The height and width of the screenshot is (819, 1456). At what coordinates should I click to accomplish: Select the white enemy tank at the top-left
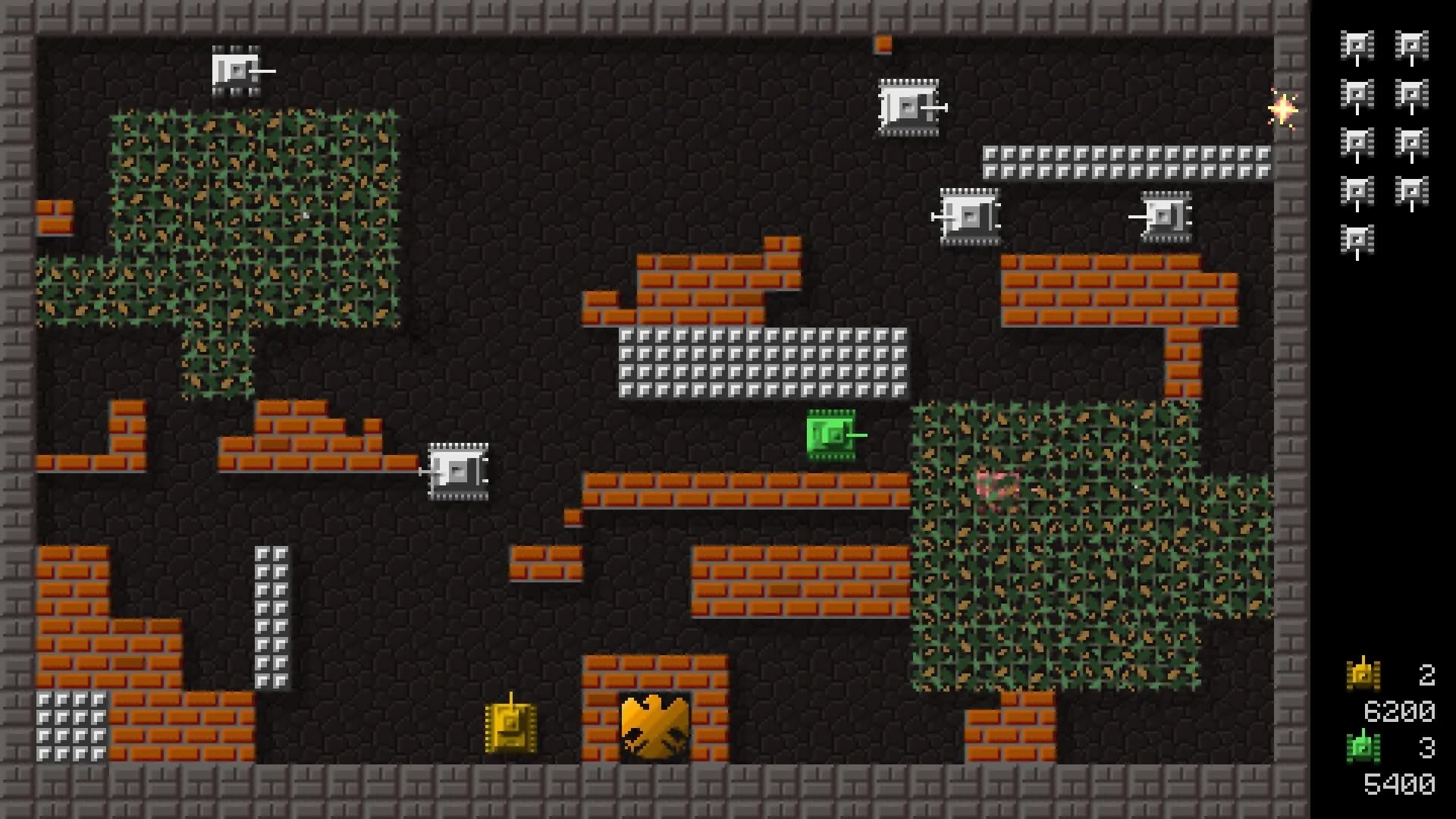[x=235, y=70]
